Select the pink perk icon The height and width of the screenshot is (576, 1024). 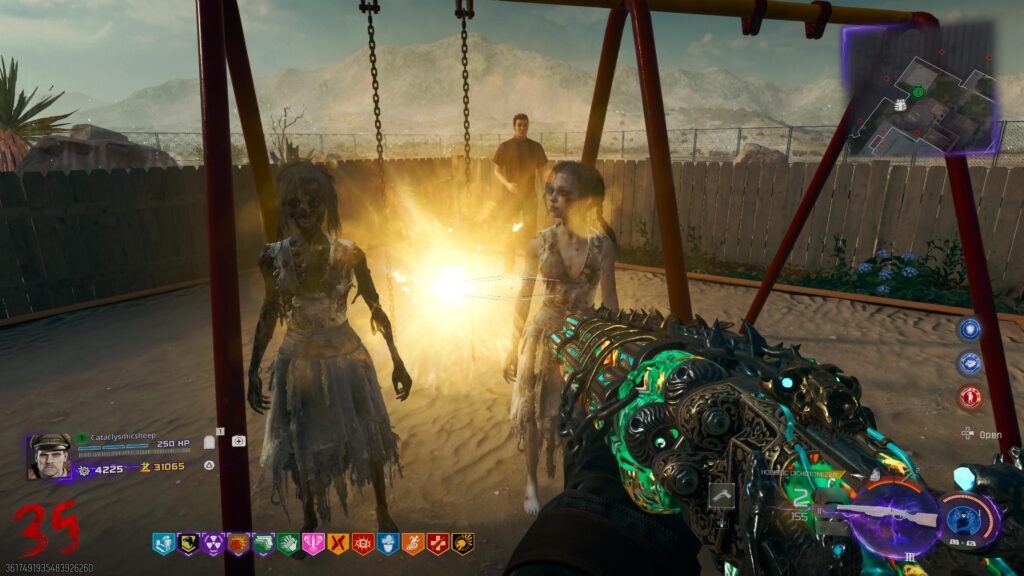coord(313,544)
